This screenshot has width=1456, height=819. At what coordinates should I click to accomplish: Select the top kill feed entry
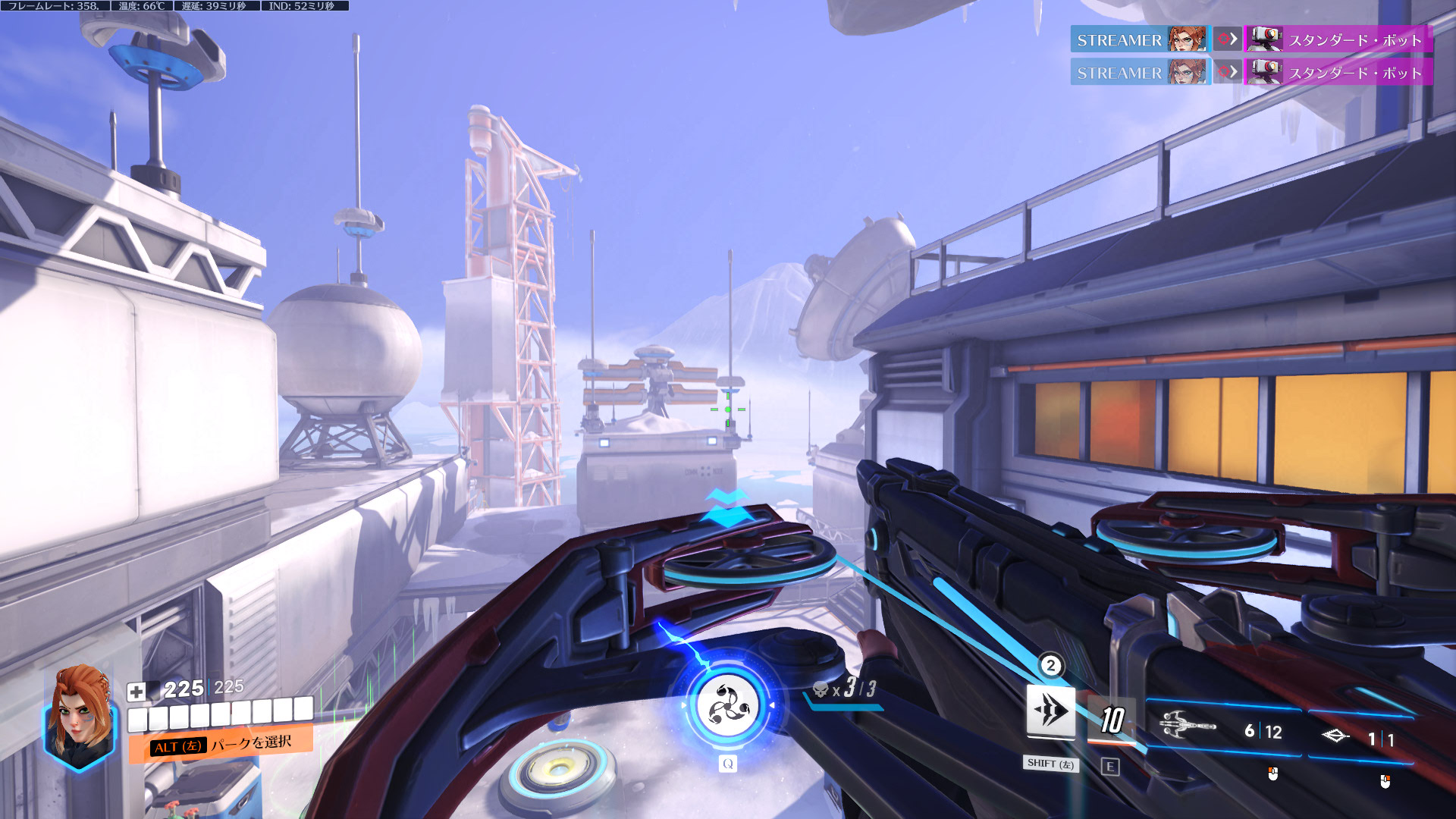(1250, 39)
